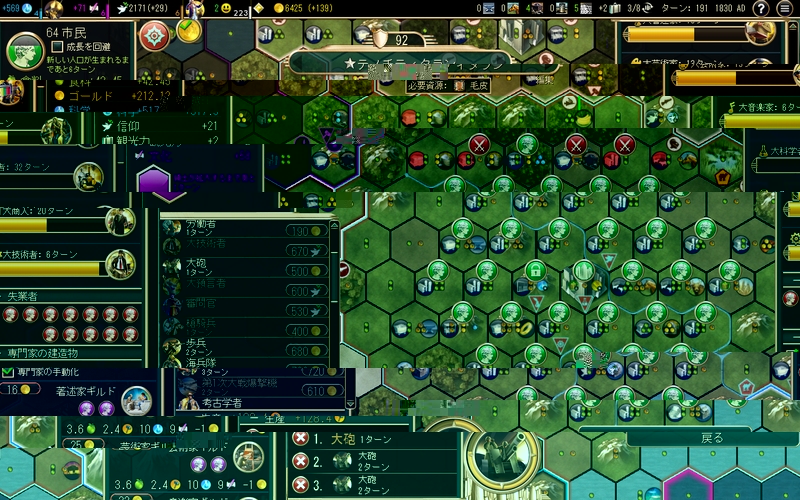This screenshot has height=500, width=800.
Task: Open the main menu list icon
Action: click(787, 9)
